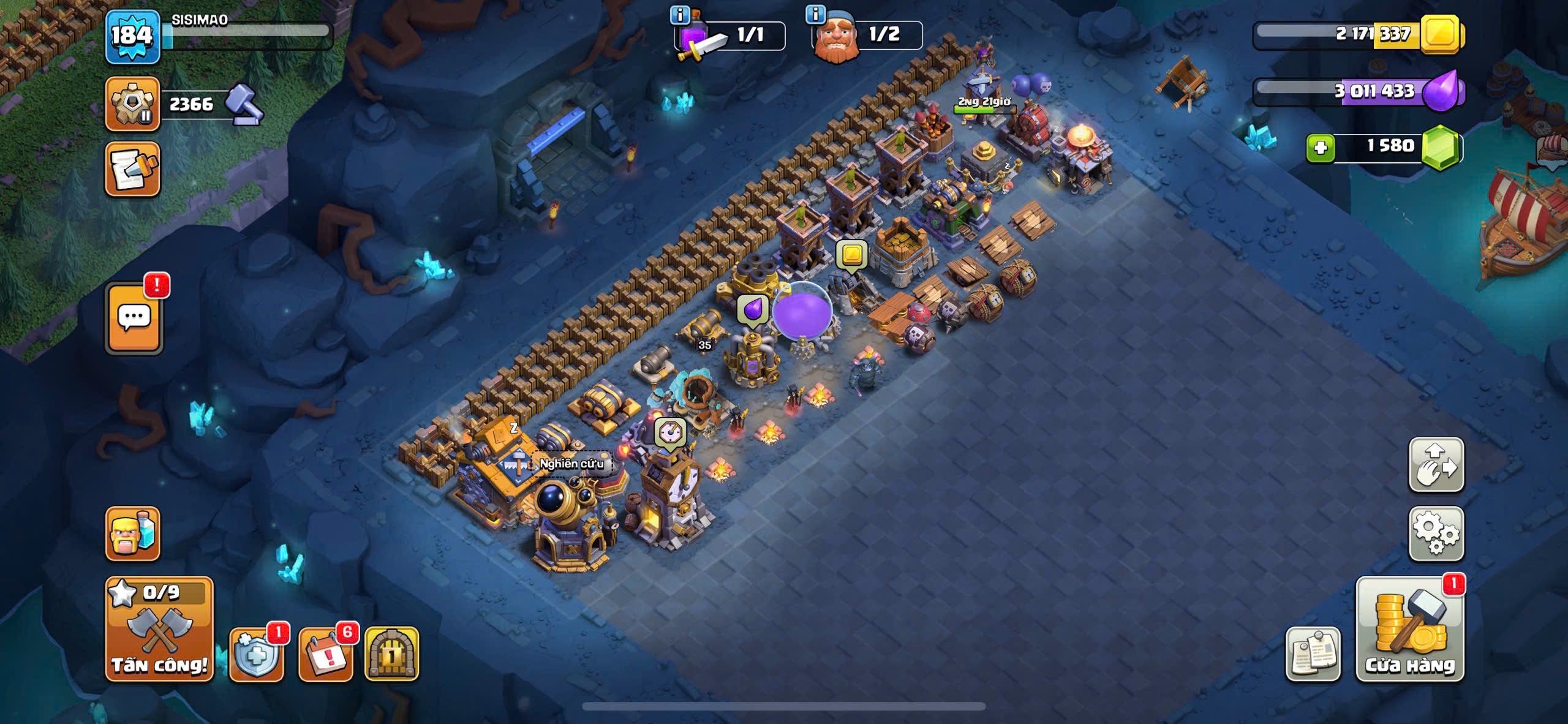The image size is (1568, 724).
Task: Collect gold from the gold coin bubble
Action: [x=851, y=254]
